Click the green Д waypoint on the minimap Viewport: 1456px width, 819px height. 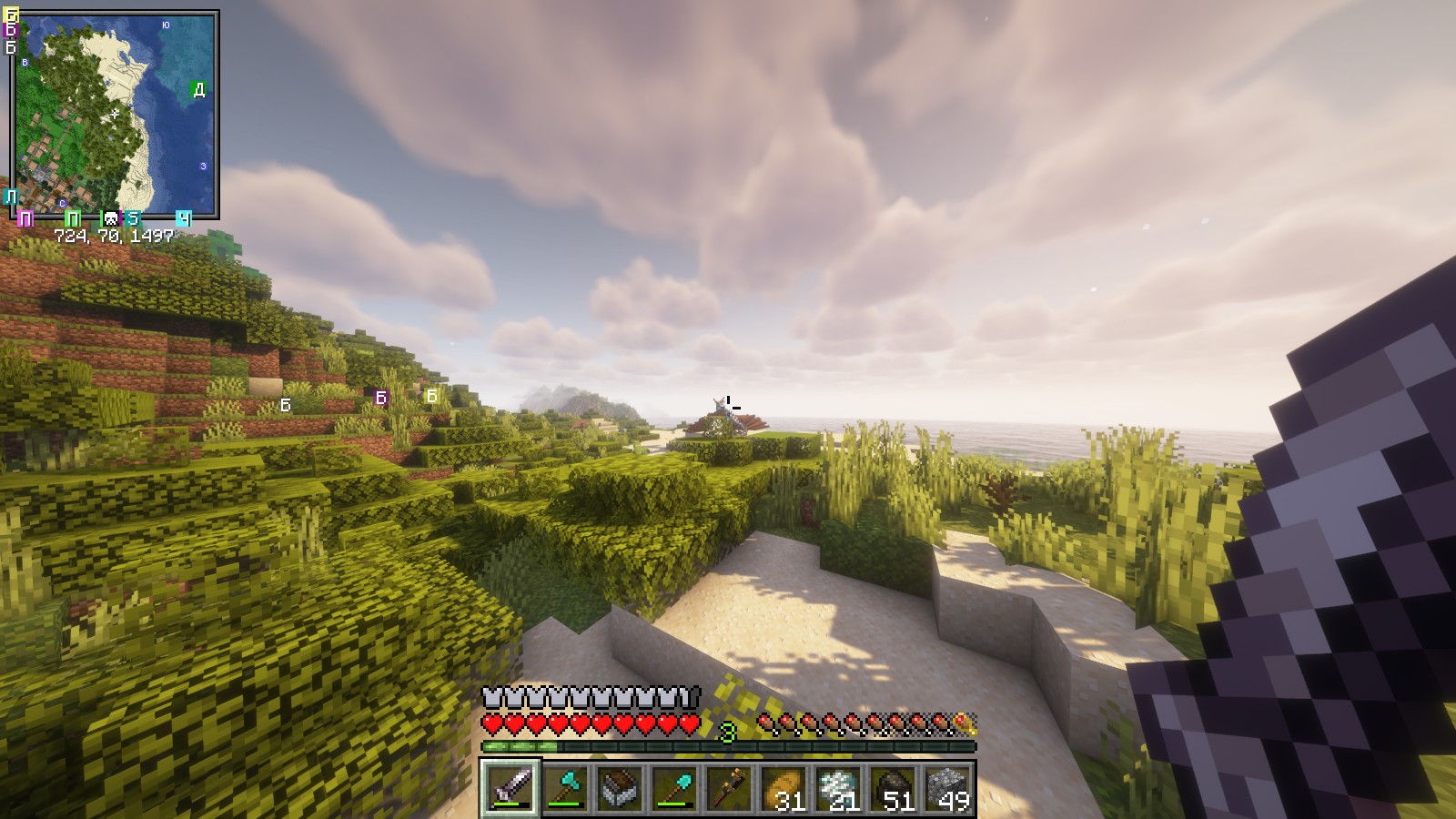pyautogui.click(x=198, y=89)
